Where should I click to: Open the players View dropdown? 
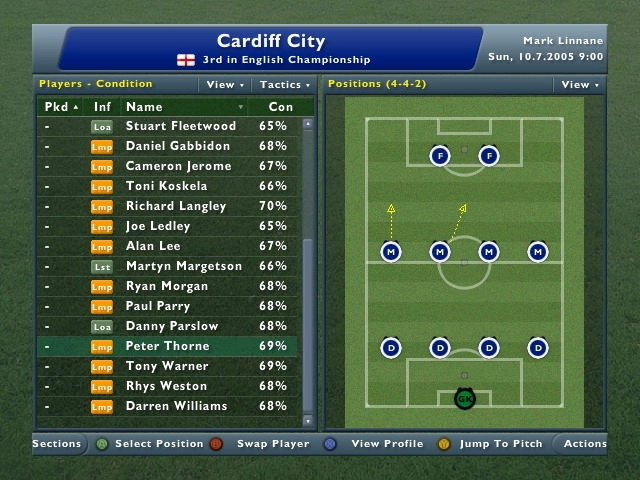pos(224,85)
